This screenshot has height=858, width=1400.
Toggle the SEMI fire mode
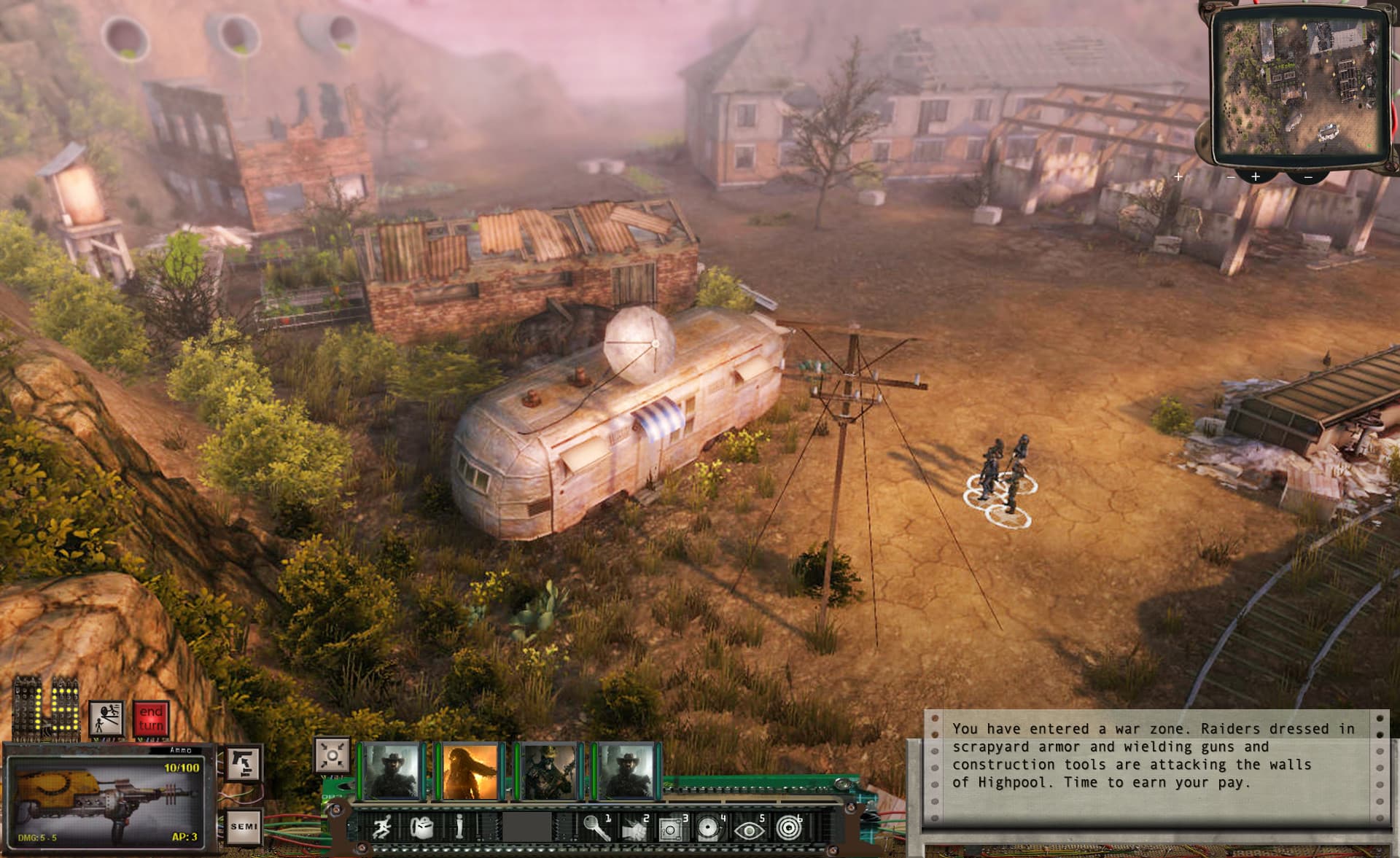click(246, 825)
